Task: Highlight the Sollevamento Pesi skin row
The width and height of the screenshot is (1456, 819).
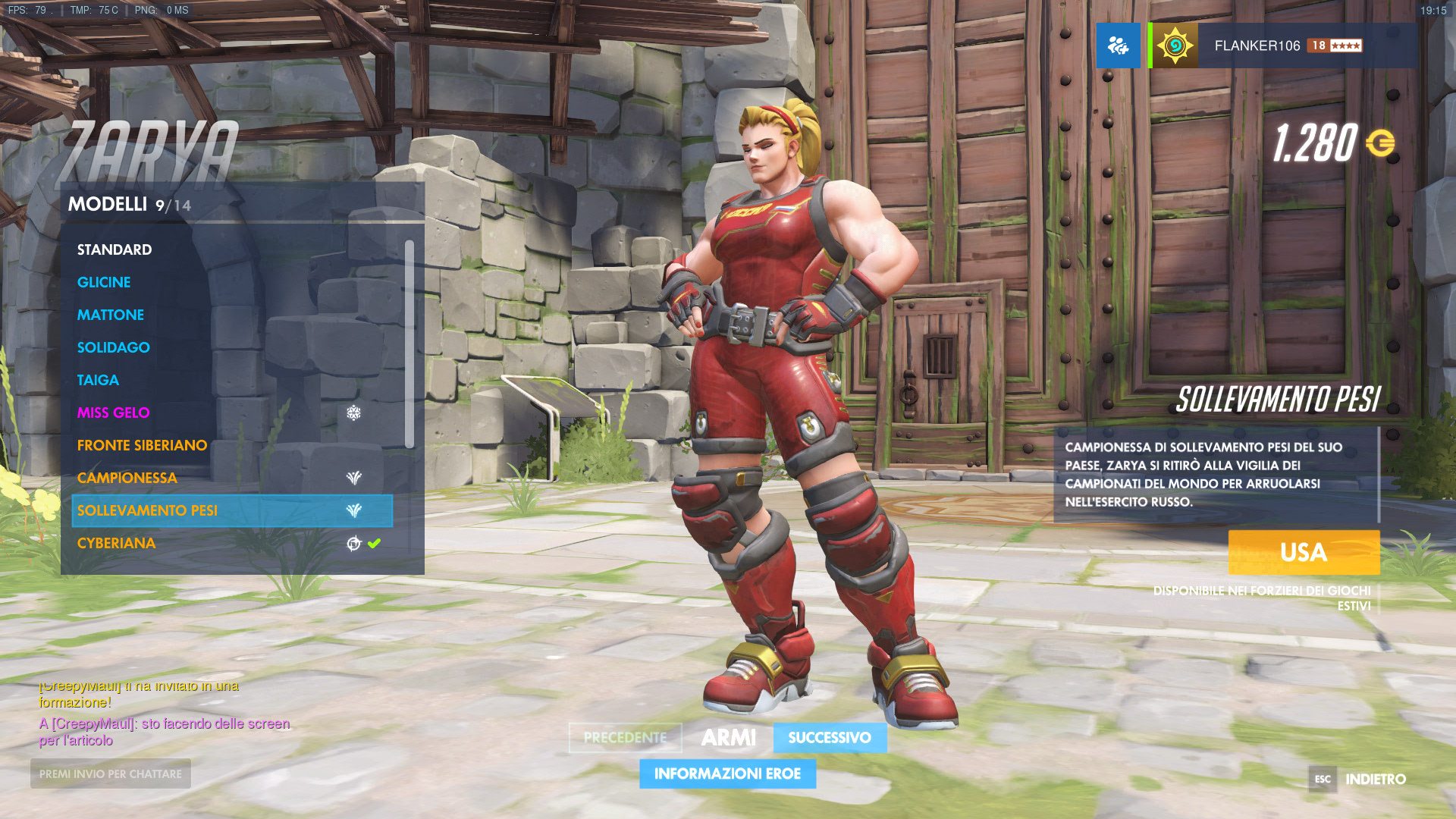Action: tap(231, 510)
